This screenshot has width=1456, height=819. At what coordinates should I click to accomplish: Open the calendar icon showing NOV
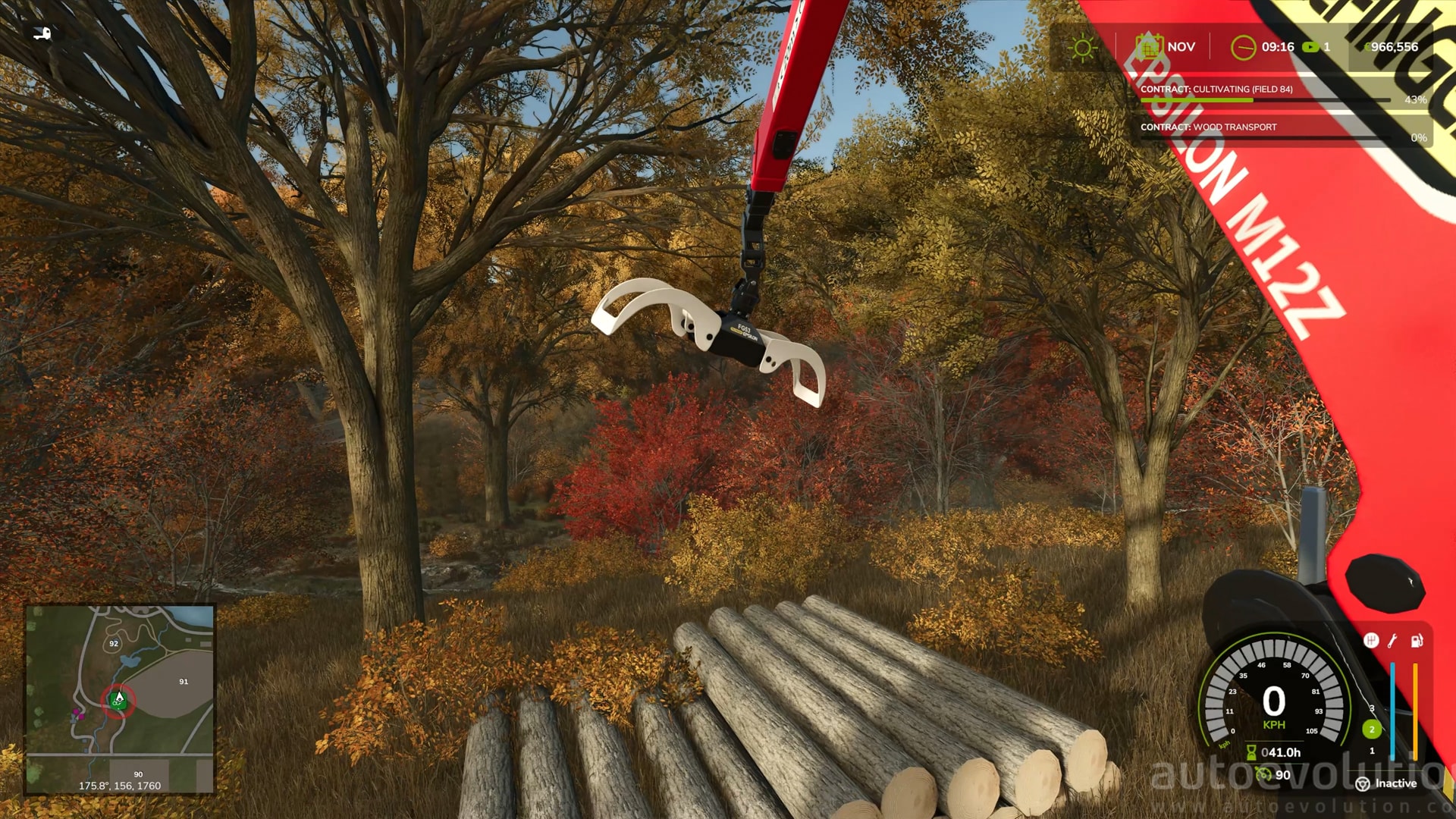tap(1149, 47)
